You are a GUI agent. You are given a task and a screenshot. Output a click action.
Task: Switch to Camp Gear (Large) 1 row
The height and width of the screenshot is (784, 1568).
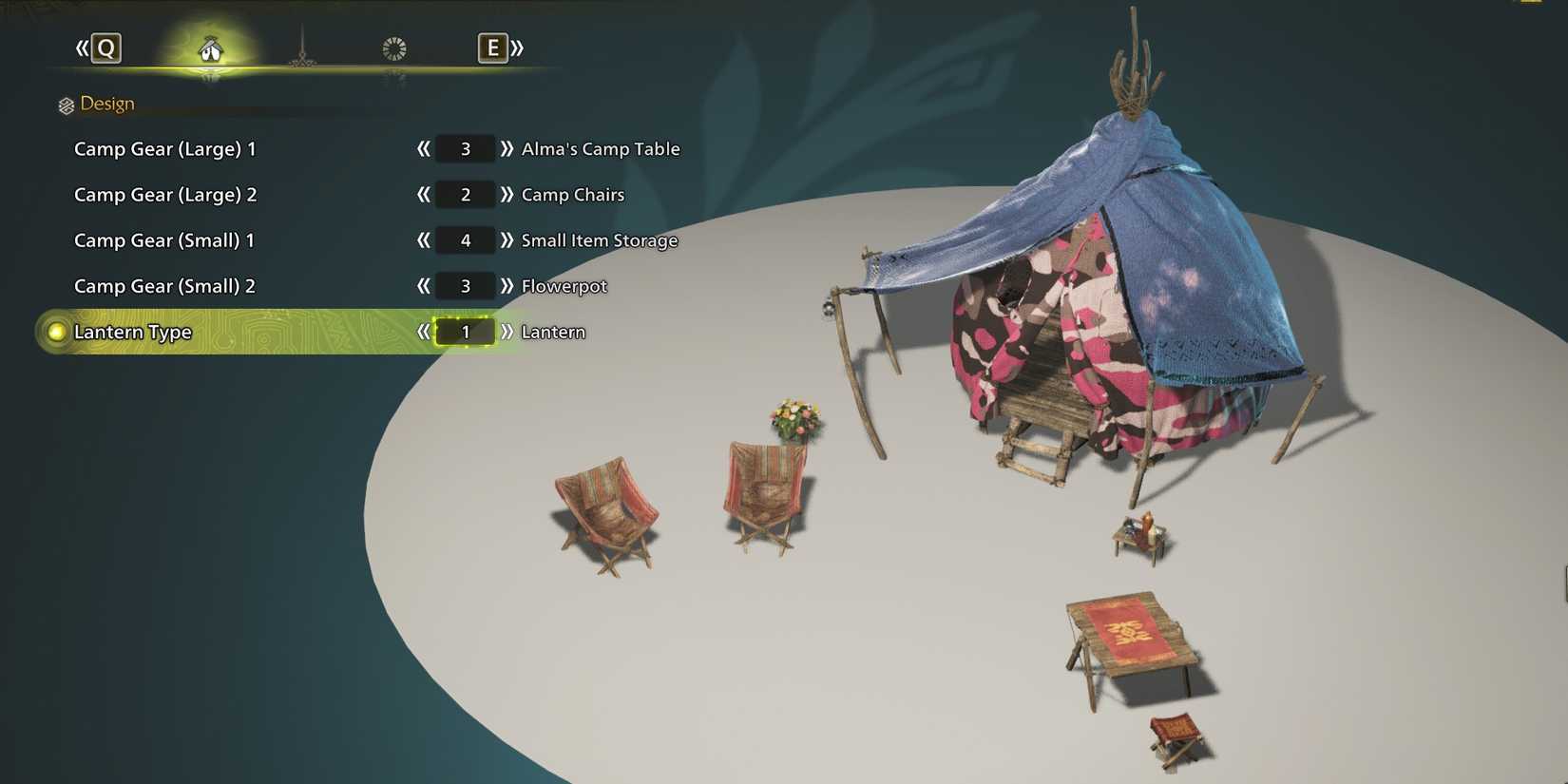click(167, 149)
